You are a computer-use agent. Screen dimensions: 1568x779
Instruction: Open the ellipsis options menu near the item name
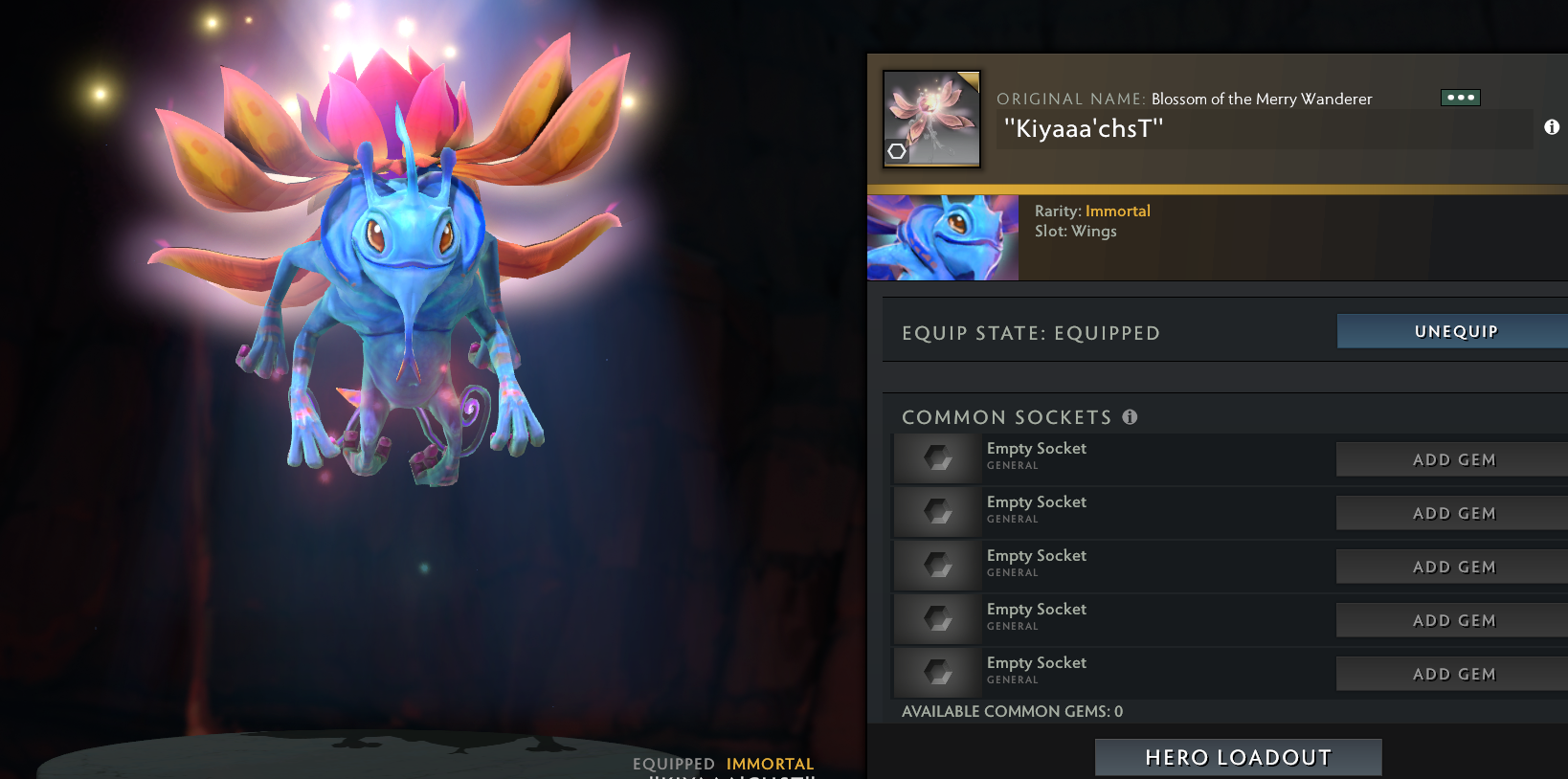1462,97
